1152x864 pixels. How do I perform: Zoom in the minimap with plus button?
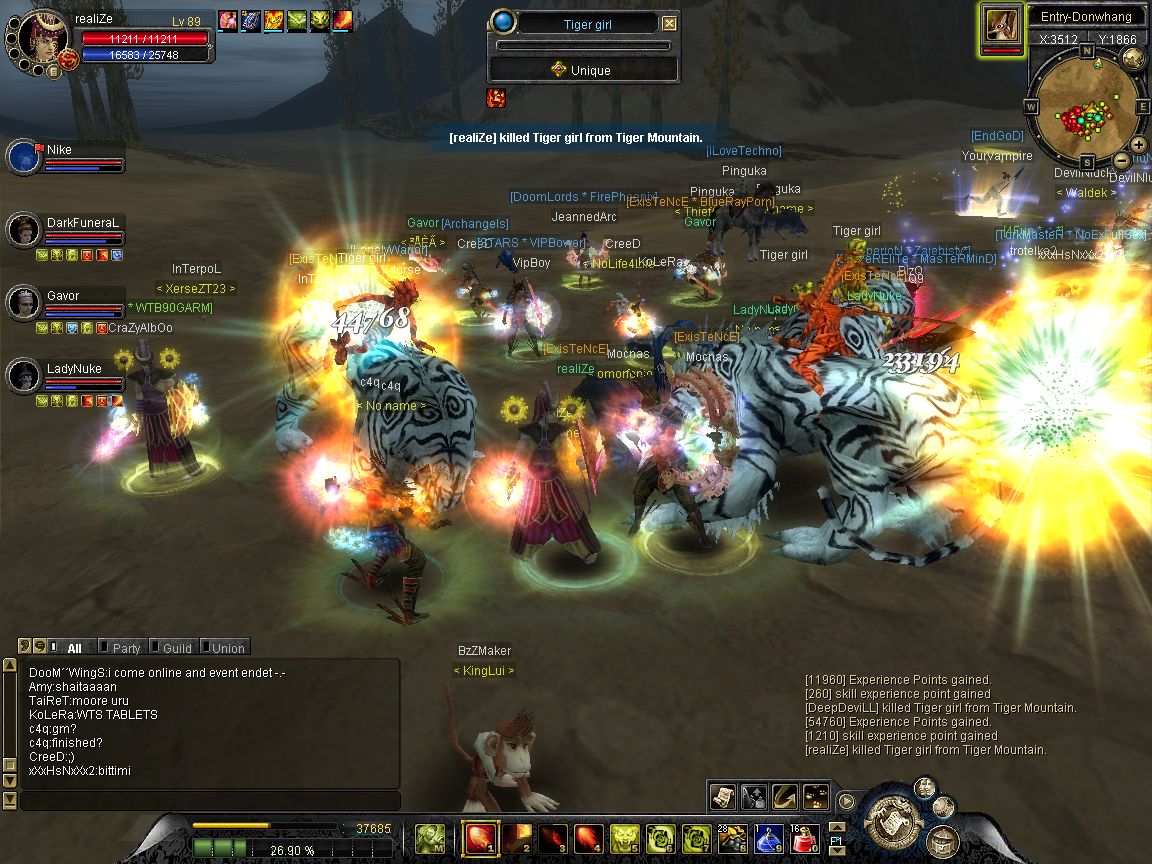(1139, 145)
